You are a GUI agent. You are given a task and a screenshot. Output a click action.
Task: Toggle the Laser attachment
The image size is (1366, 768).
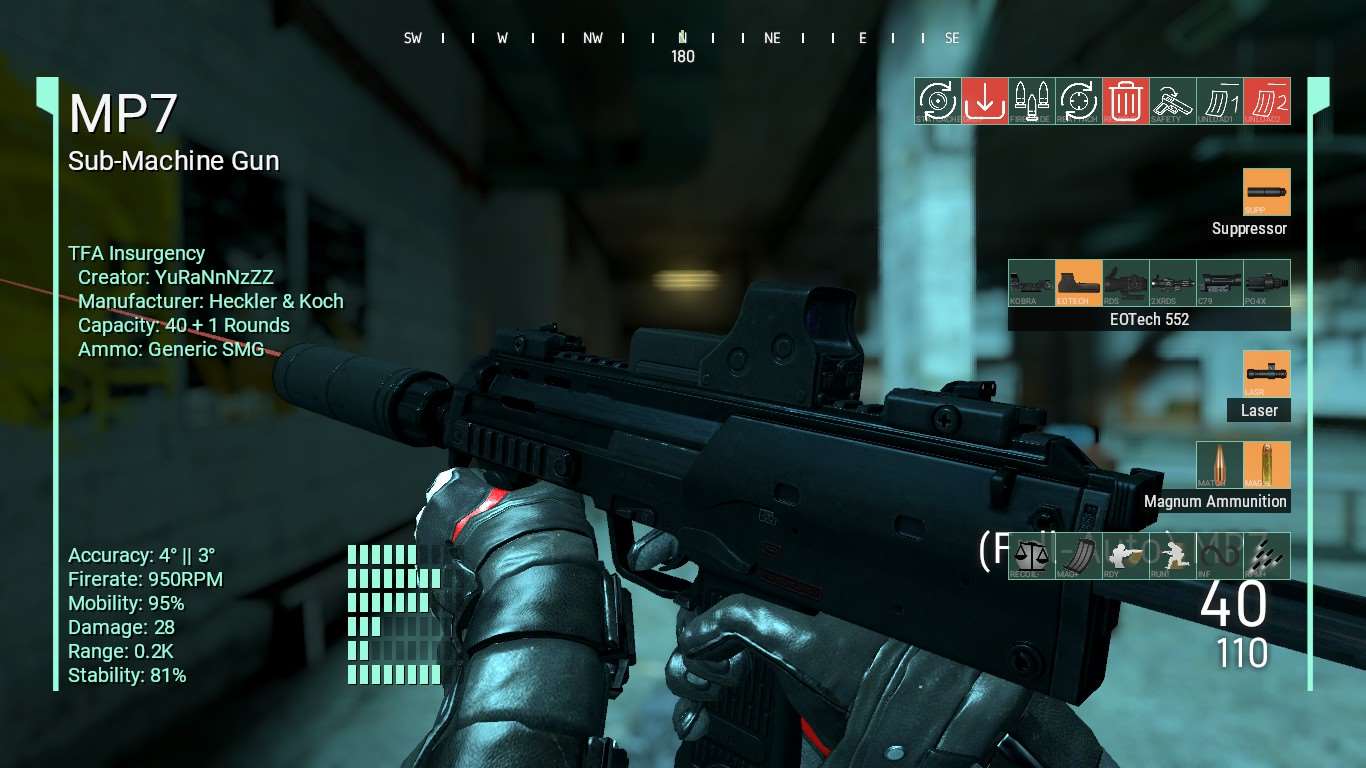1266,374
